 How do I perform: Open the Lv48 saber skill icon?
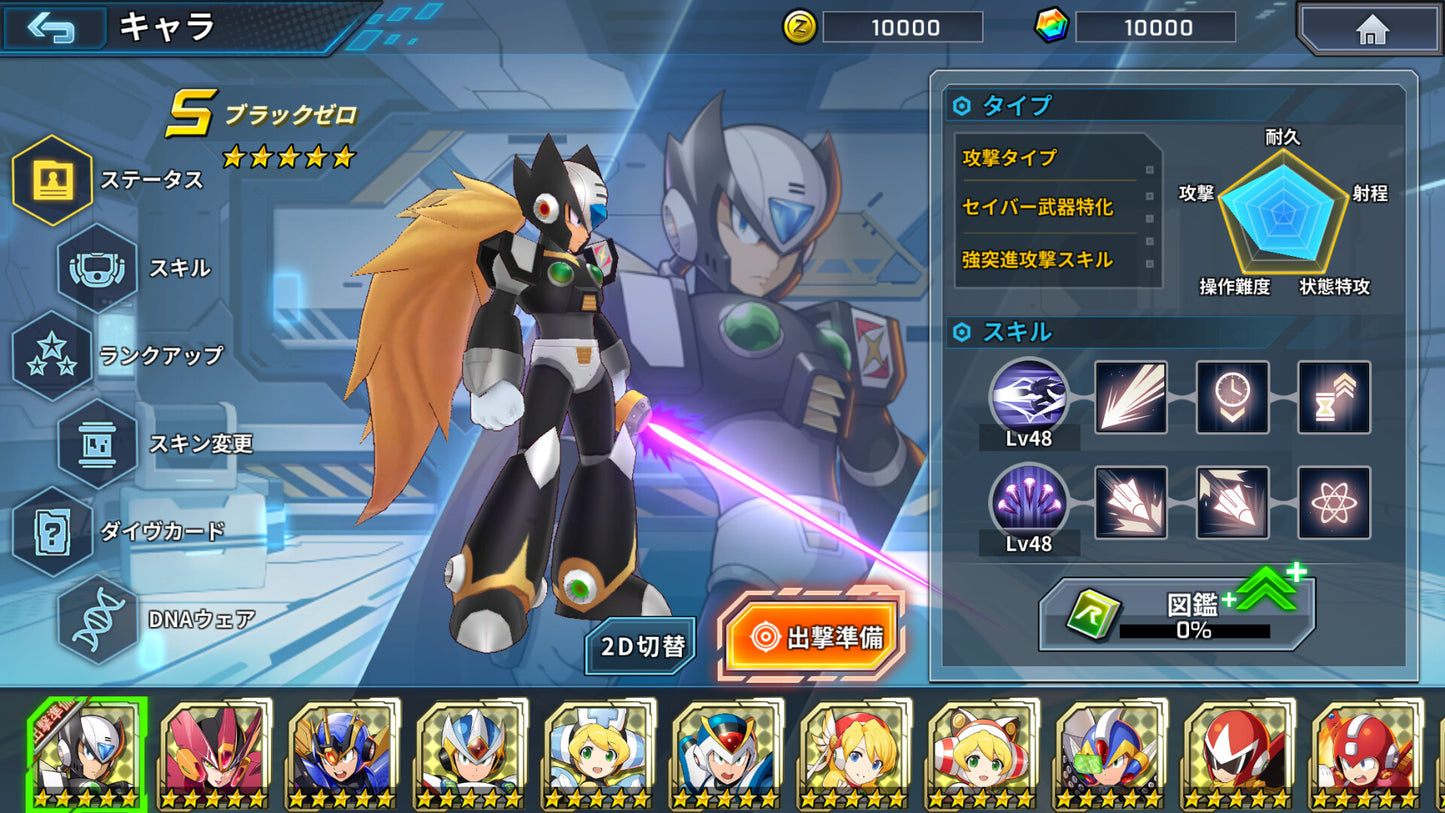(1029, 399)
